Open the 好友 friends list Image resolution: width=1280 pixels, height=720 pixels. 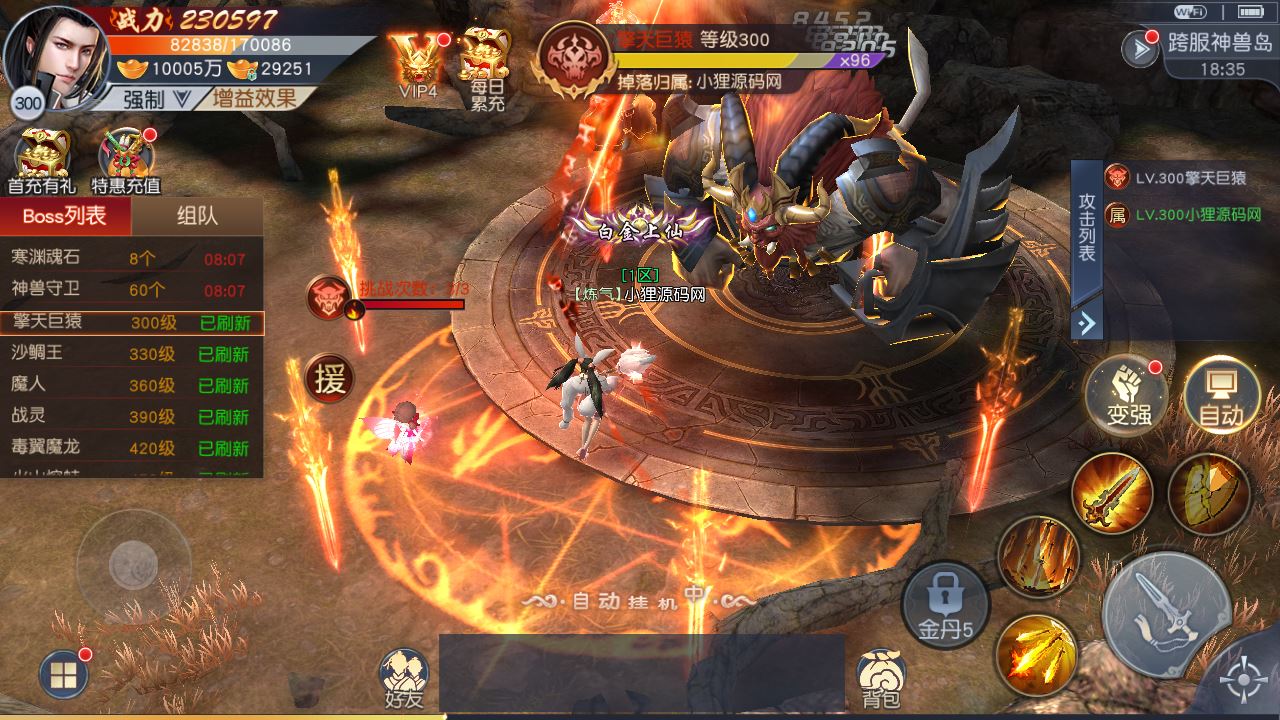[x=403, y=678]
